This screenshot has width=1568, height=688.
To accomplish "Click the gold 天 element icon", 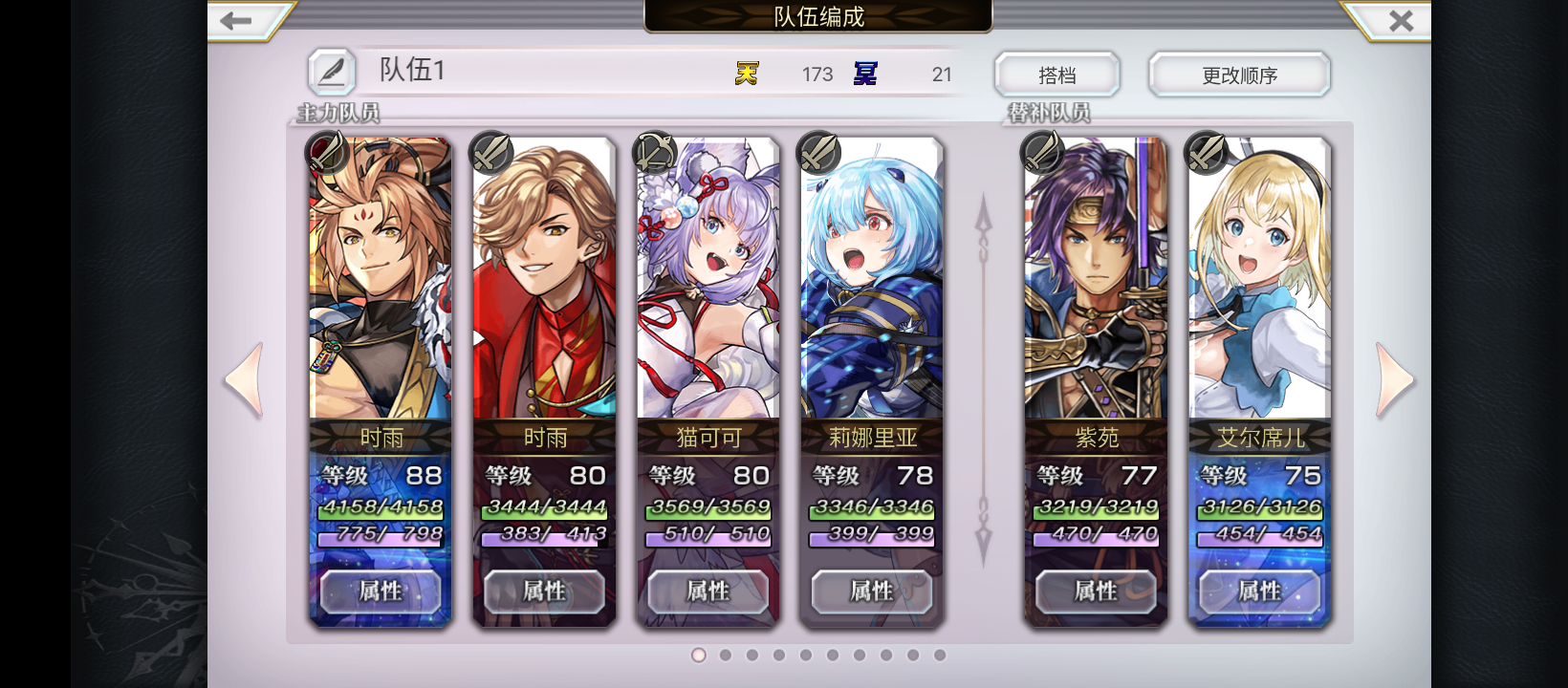I will pyautogui.click(x=747, y=72).
